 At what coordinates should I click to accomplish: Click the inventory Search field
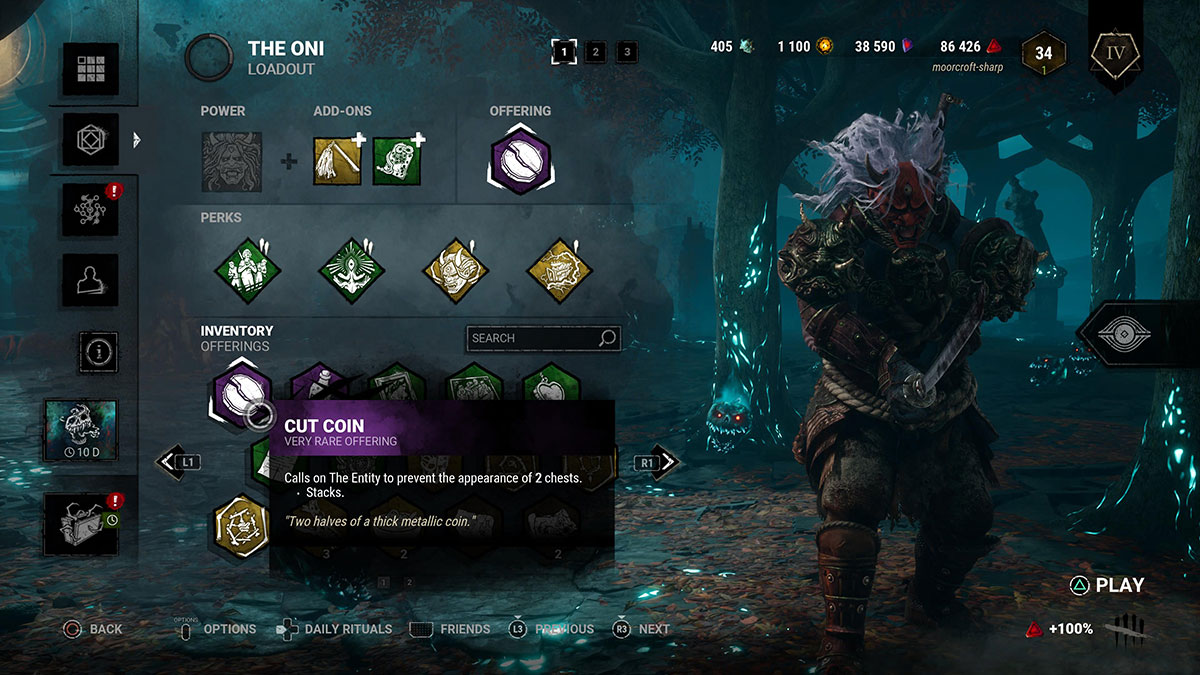pos(534,338)
